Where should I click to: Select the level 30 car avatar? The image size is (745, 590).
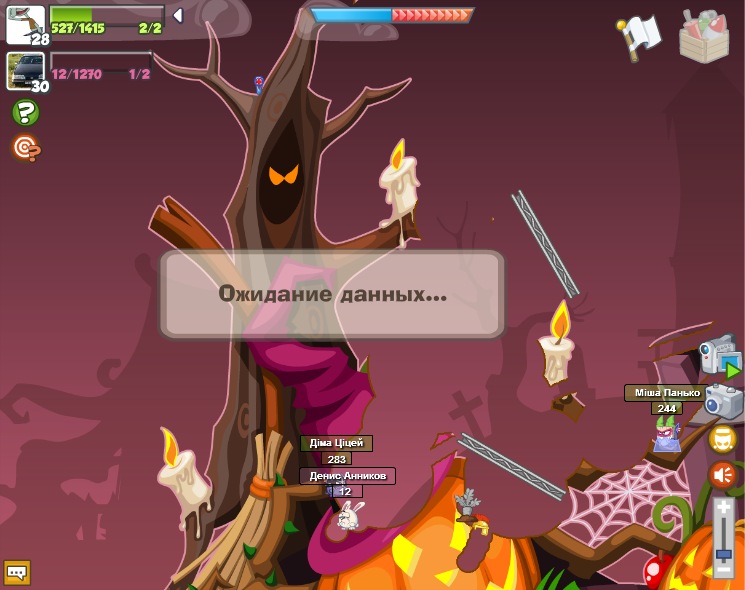point(25,71)
